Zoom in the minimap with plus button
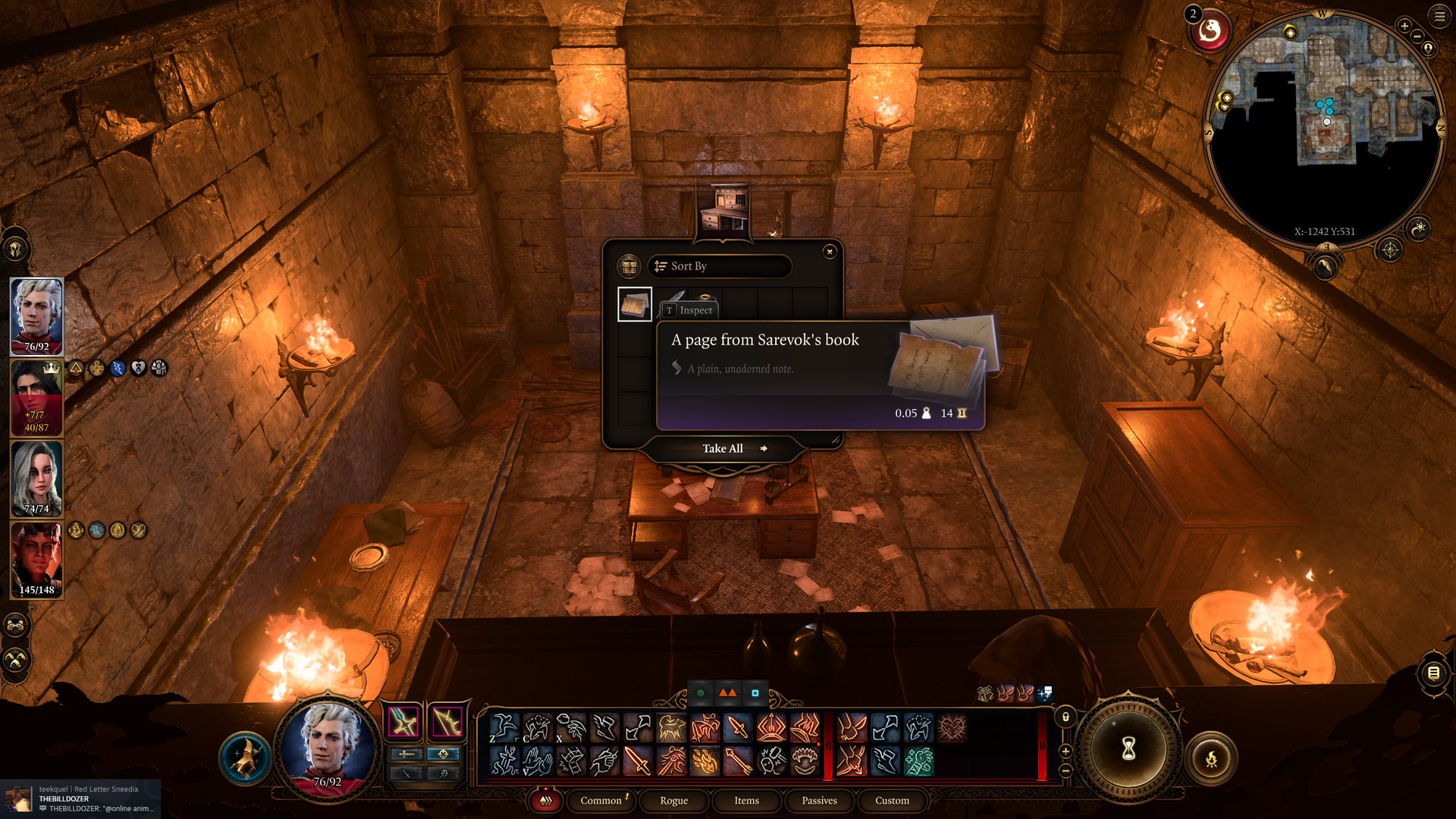This screenshot has height=819, width=1456. pos(1404,26)
